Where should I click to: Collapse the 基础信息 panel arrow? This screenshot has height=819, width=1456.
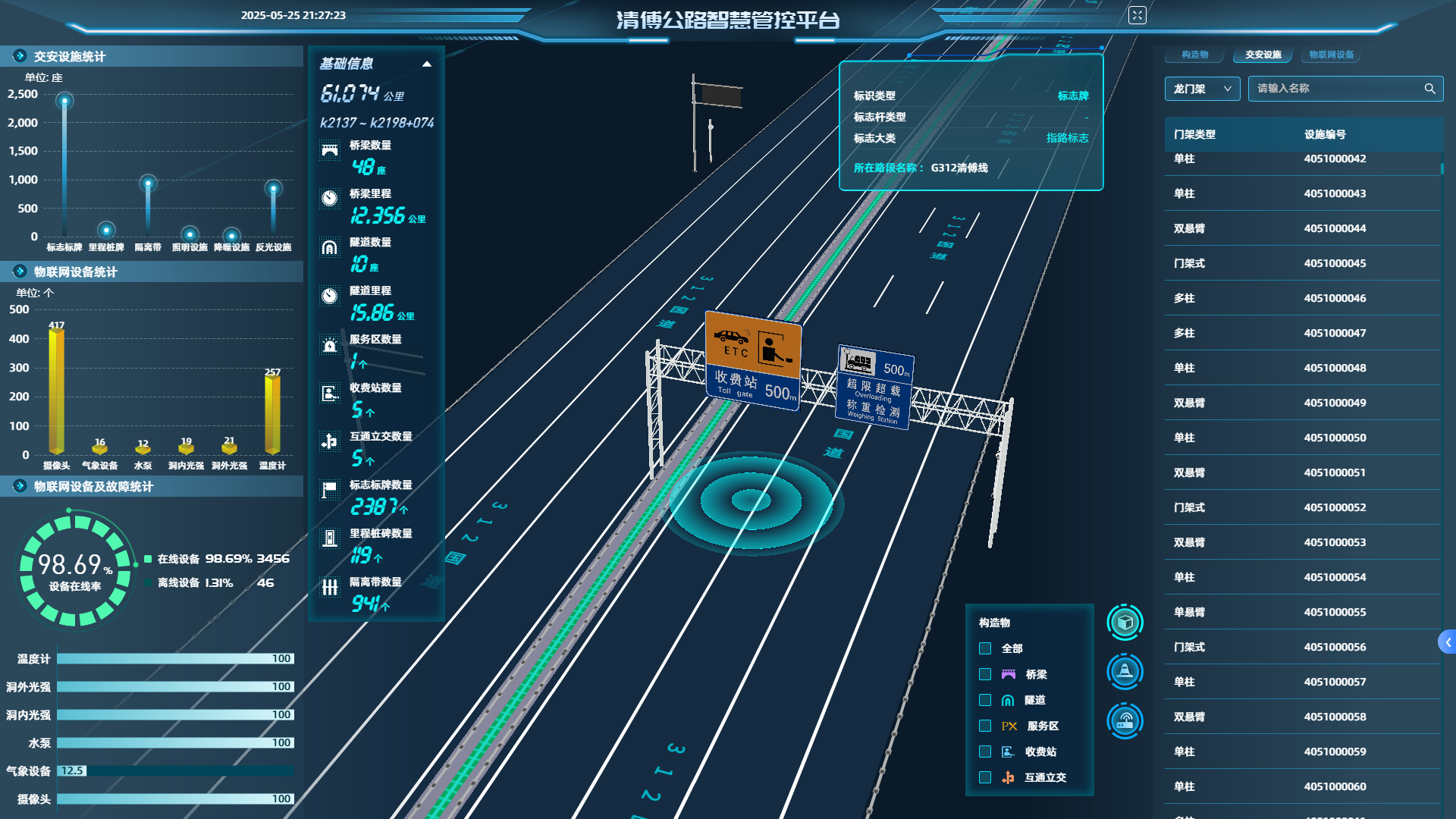(427, 64)
